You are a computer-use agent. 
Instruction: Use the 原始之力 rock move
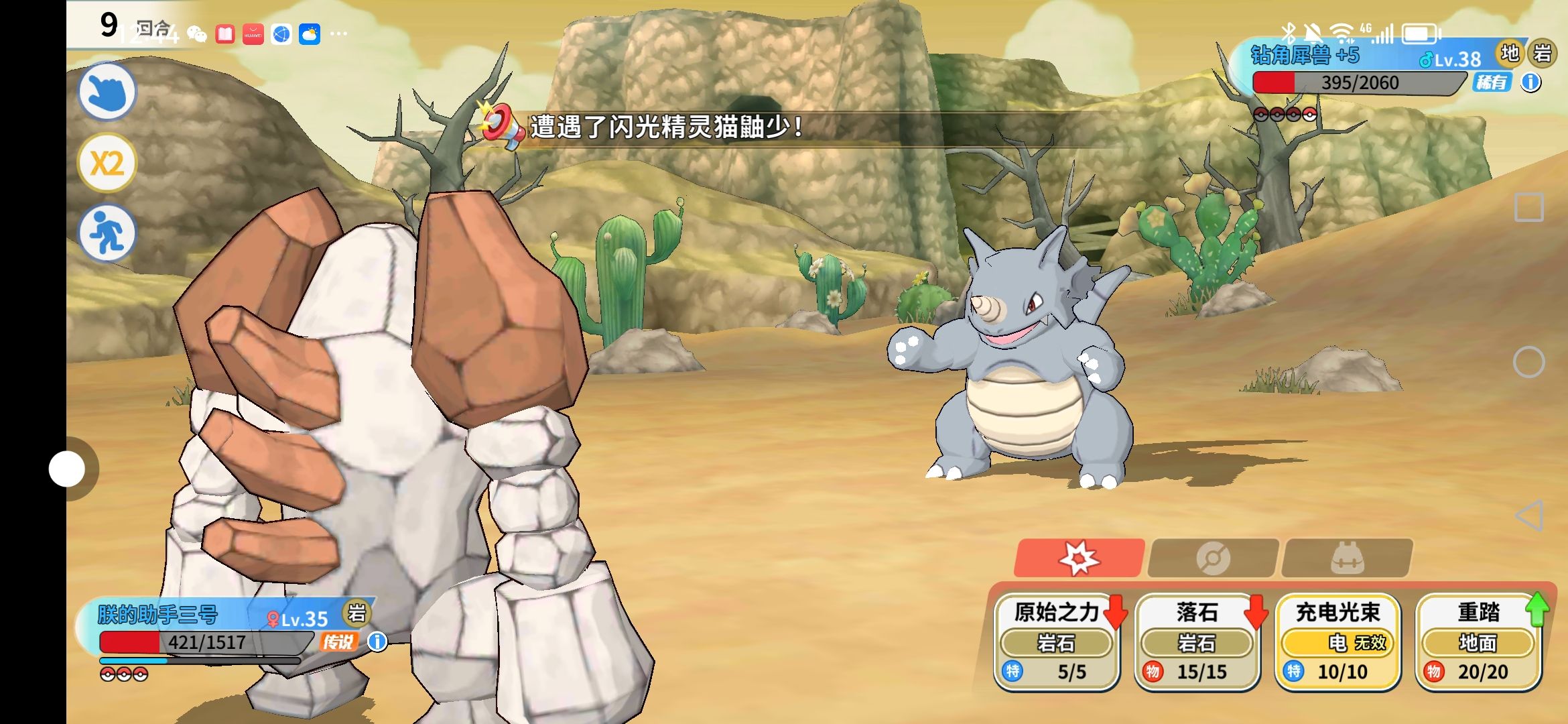(x=1057, y=641)
